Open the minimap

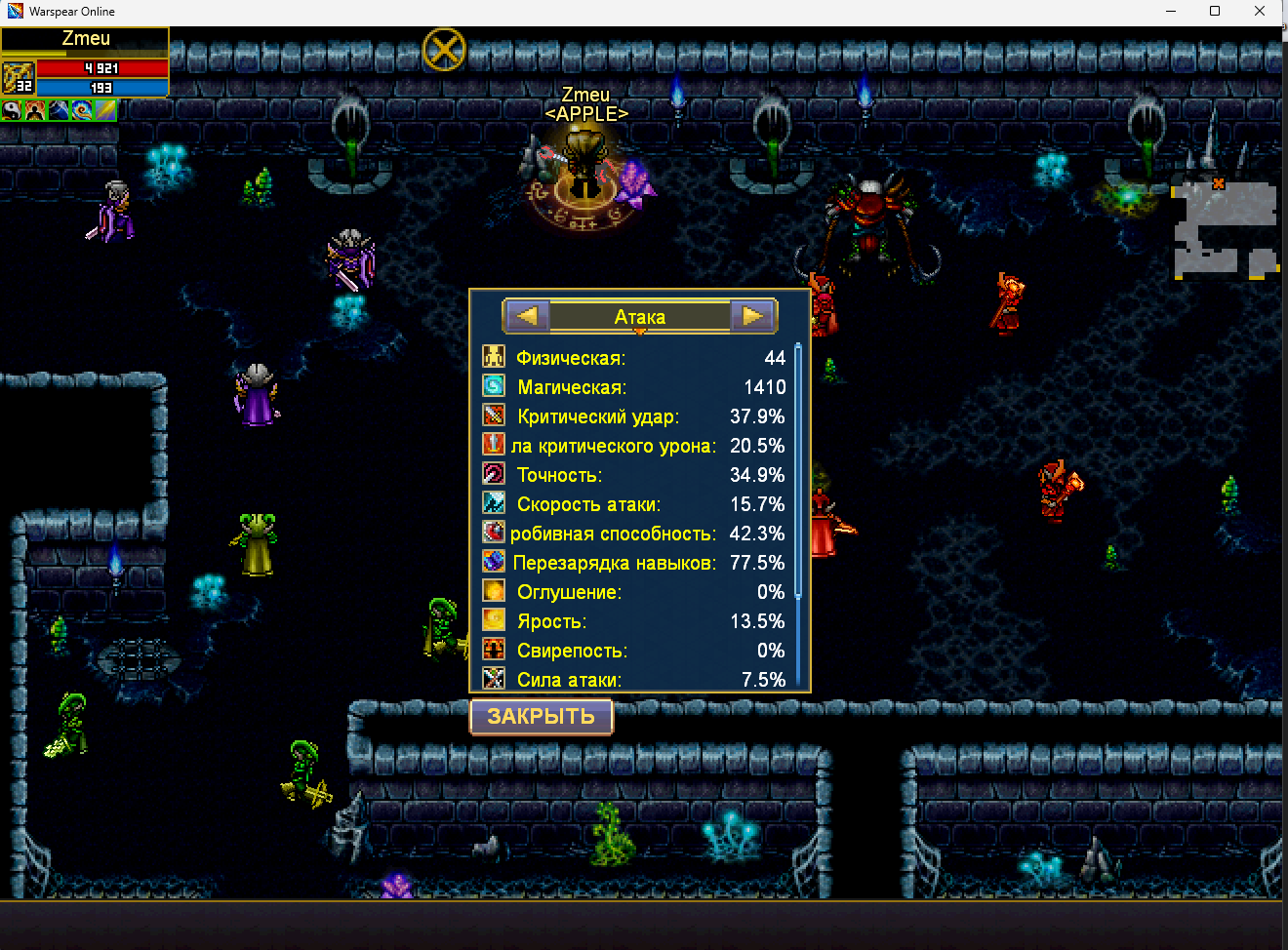[x=1225, y=229]
